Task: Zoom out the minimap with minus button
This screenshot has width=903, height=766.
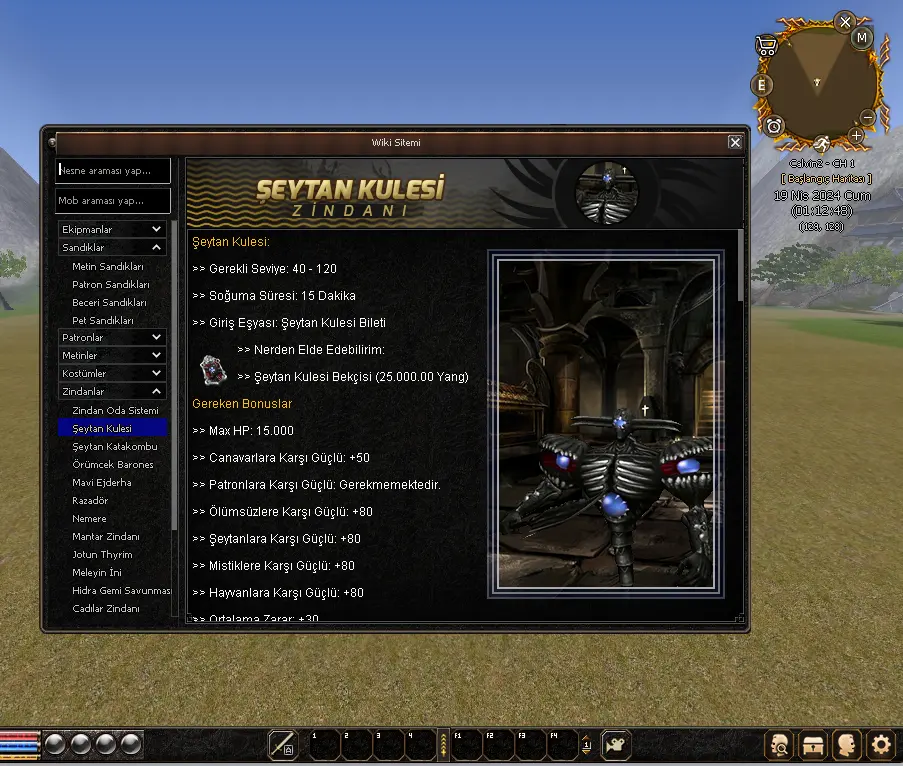Action: pos(867,118)
